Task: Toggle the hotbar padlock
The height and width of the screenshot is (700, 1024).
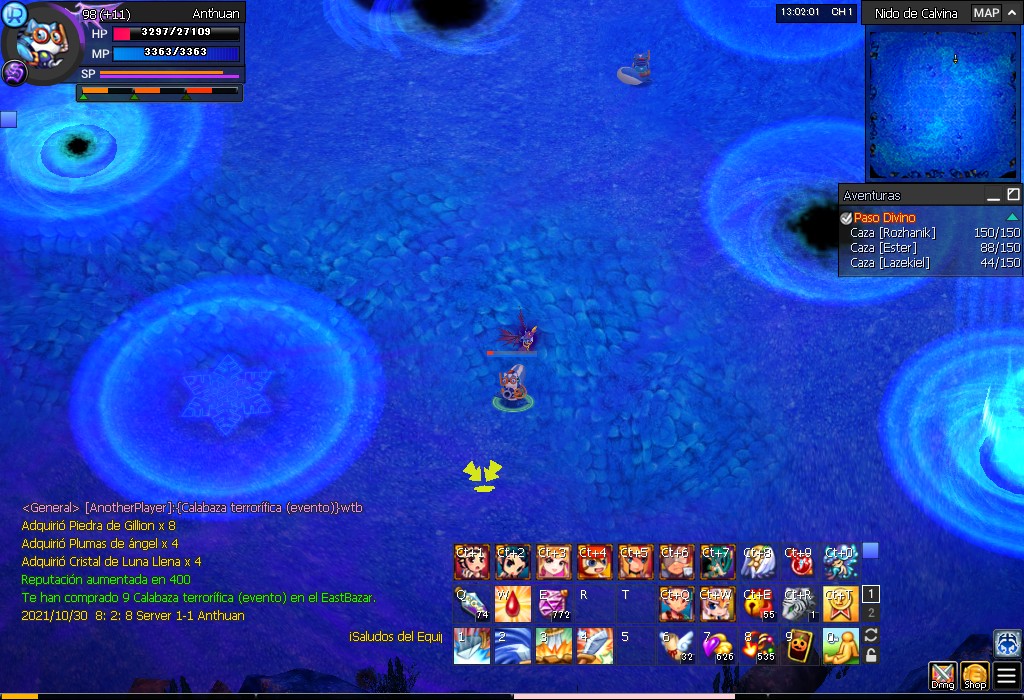Action: [871, 656]
